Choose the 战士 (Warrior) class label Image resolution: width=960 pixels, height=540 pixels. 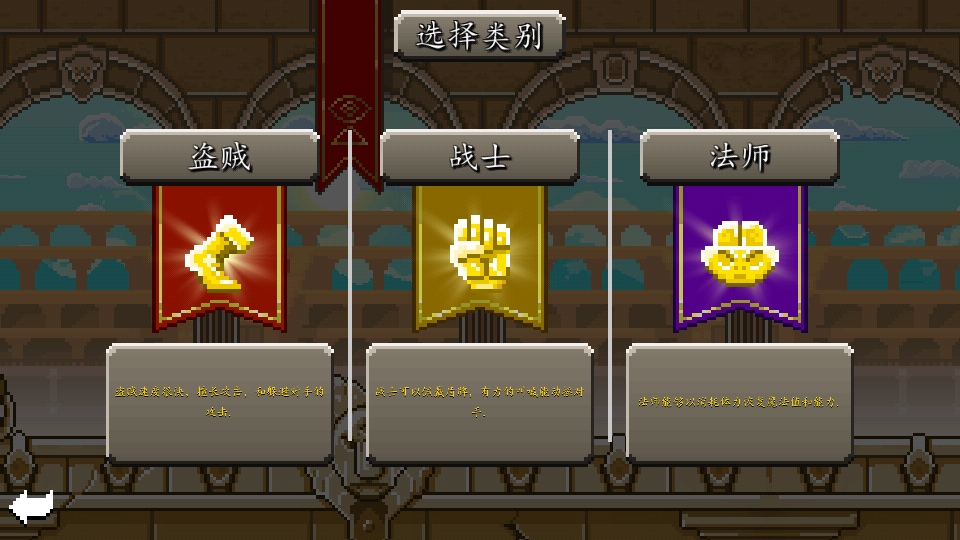pyautogui.click(x=480, y=157)
